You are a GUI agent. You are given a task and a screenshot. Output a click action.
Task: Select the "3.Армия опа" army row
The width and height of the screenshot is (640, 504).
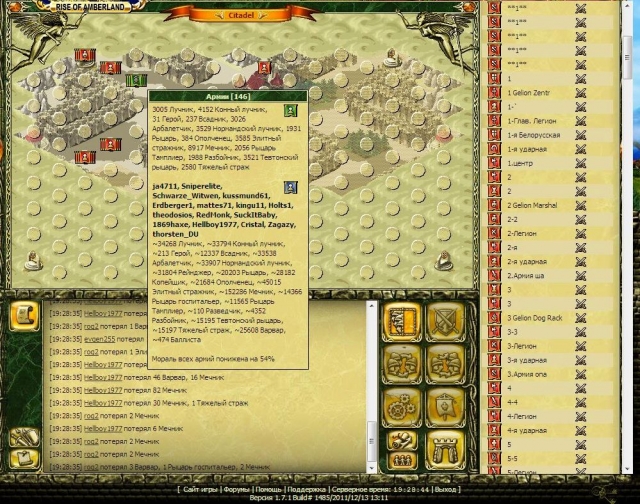[x=531, y=373]
